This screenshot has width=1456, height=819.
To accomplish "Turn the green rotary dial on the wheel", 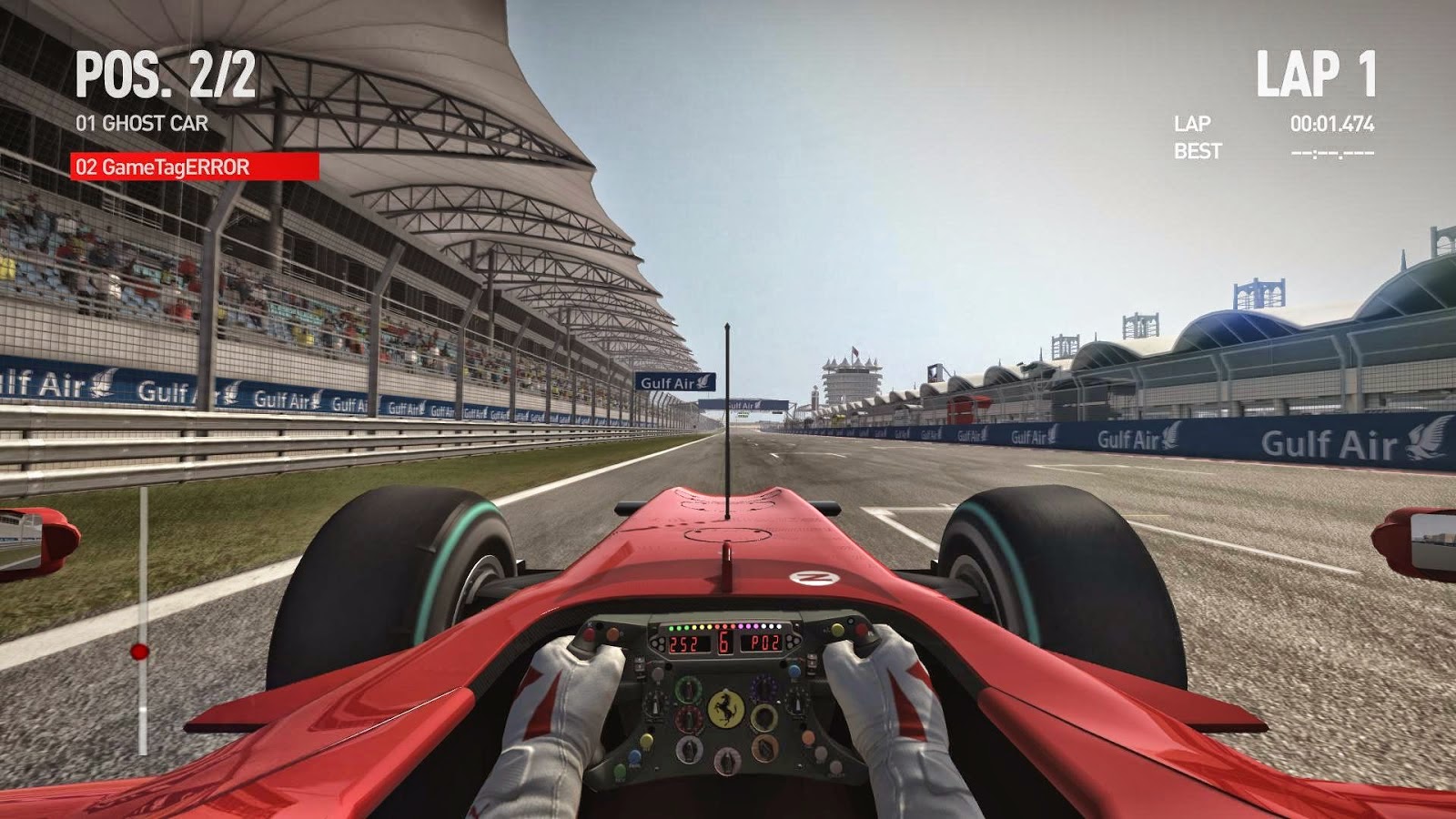I will [x=689, y=690].
